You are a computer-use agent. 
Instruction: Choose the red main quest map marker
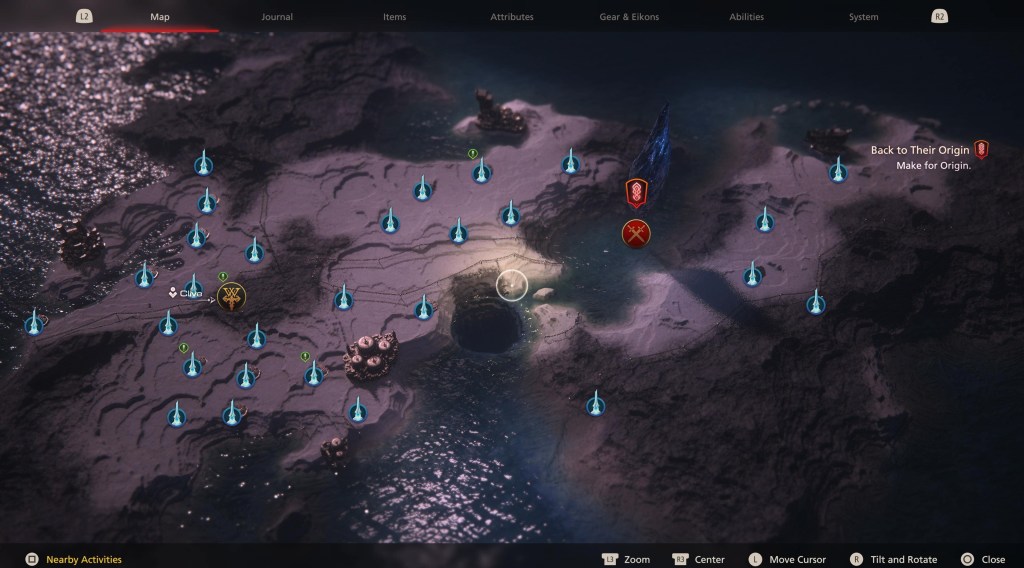coord(636,192)
